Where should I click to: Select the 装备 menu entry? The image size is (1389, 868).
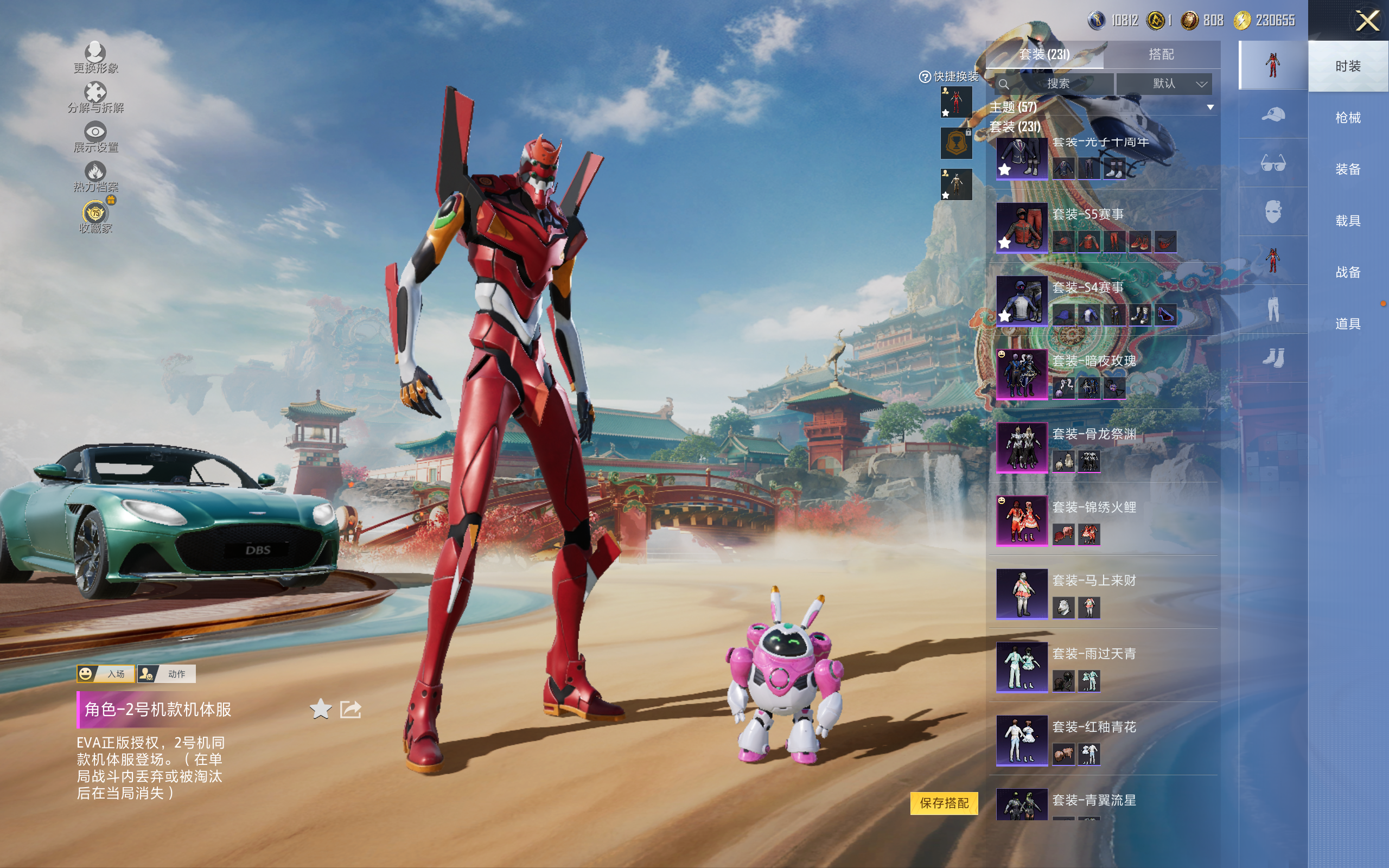1347,169
